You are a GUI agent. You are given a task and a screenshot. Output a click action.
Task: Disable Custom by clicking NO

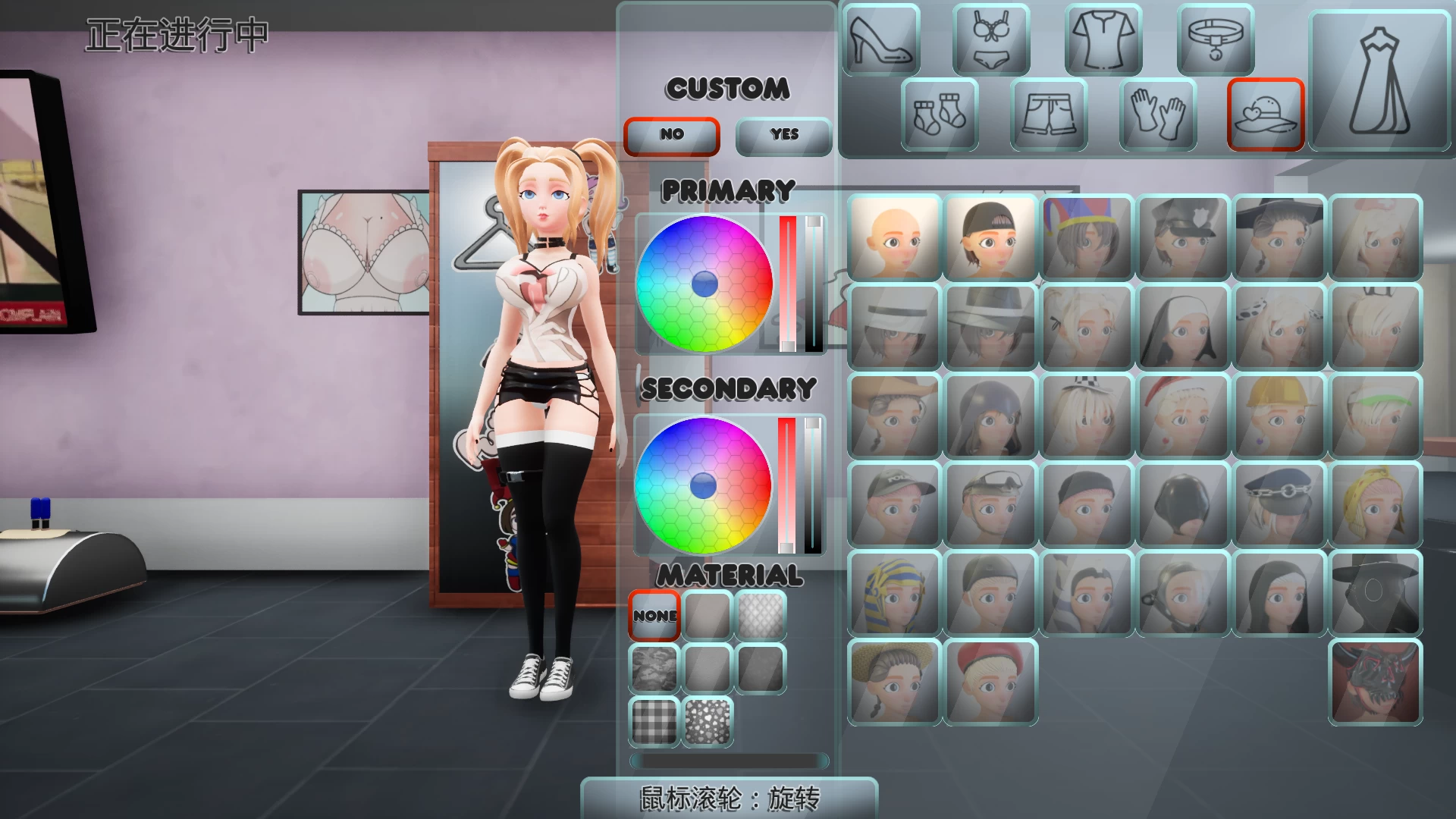point(670,136)
